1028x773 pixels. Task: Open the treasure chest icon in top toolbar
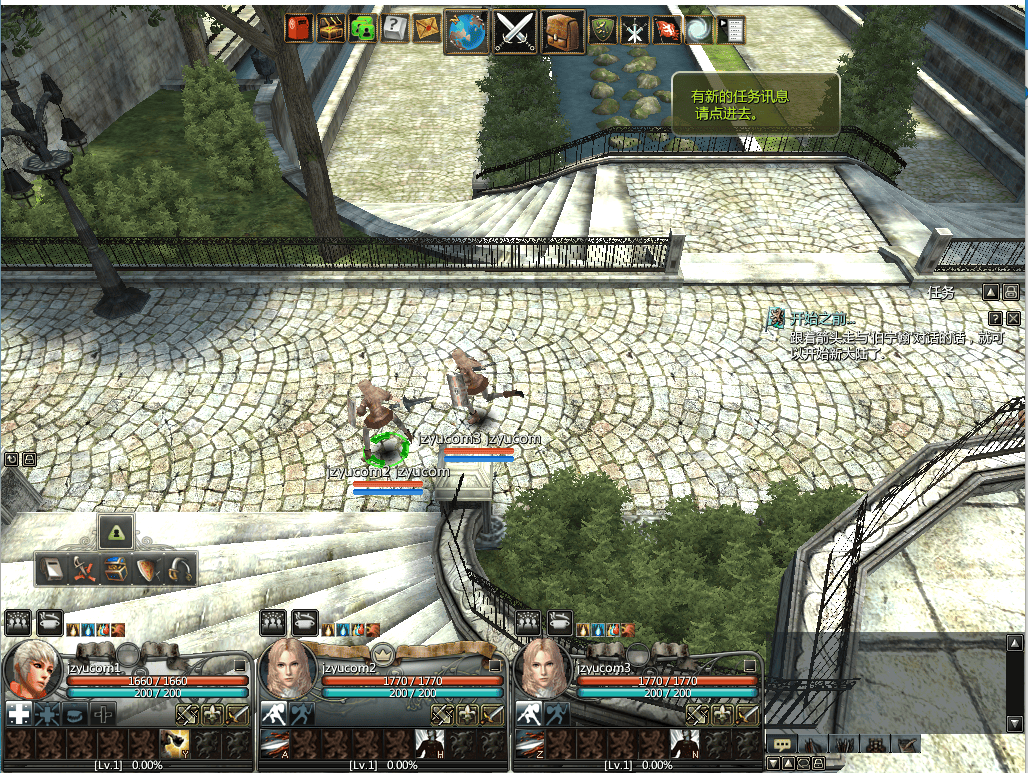(x=331, y=29)
